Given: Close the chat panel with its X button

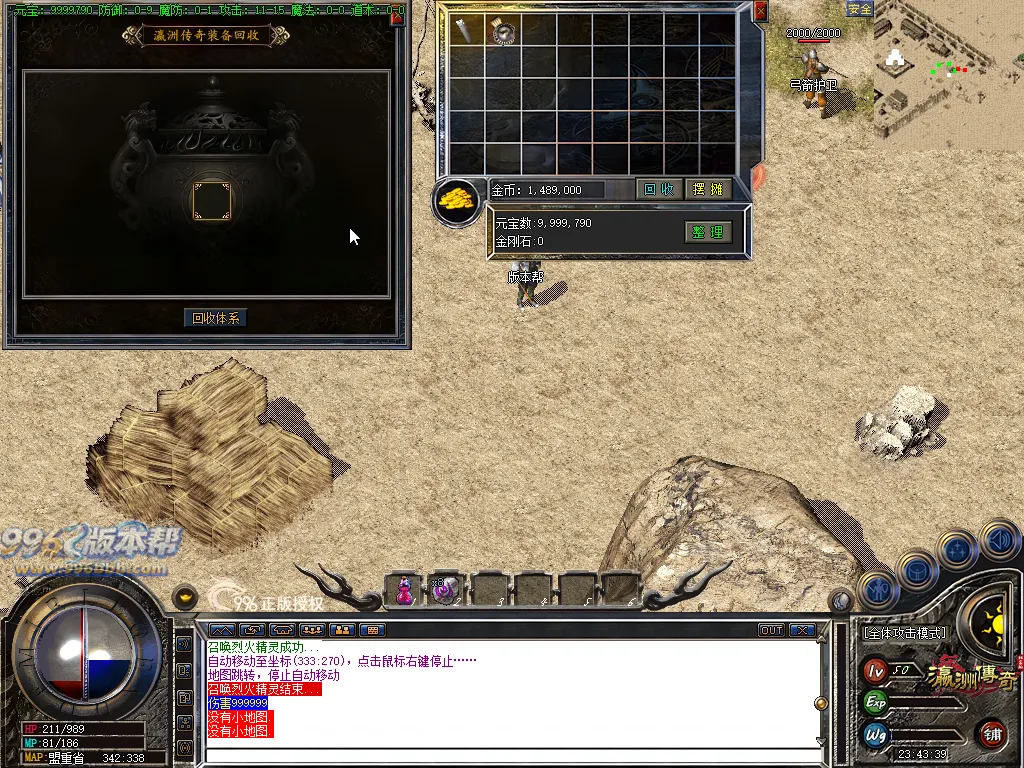Looking at the screenshot, I should pos(802,630).
